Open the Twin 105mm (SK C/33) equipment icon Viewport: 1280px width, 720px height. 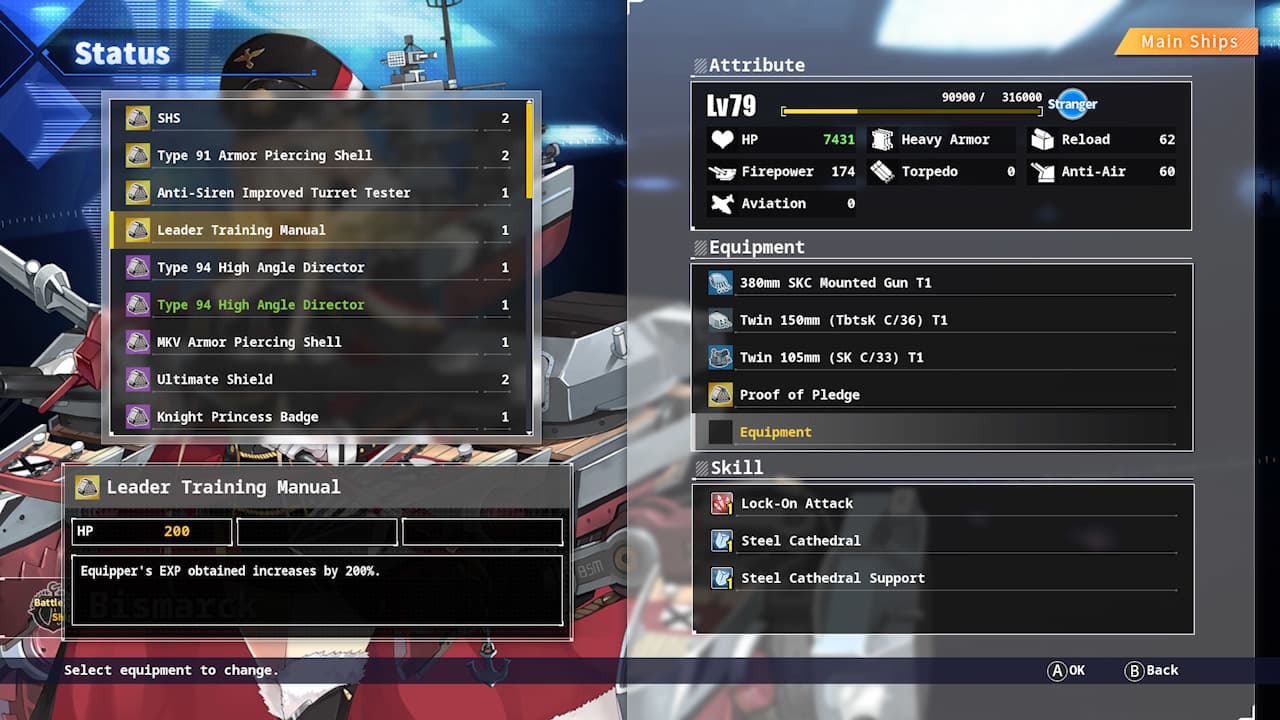tap(720, 357)
